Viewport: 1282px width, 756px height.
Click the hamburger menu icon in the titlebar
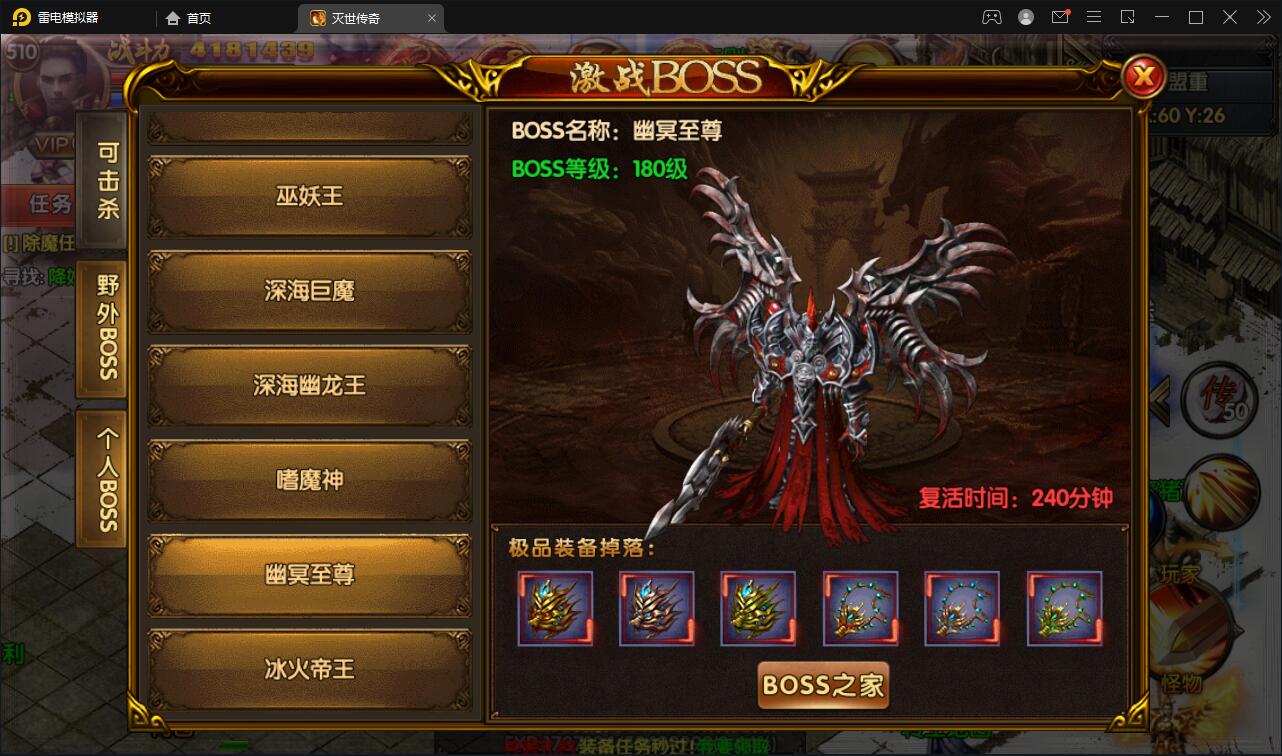click(1093, 16)
